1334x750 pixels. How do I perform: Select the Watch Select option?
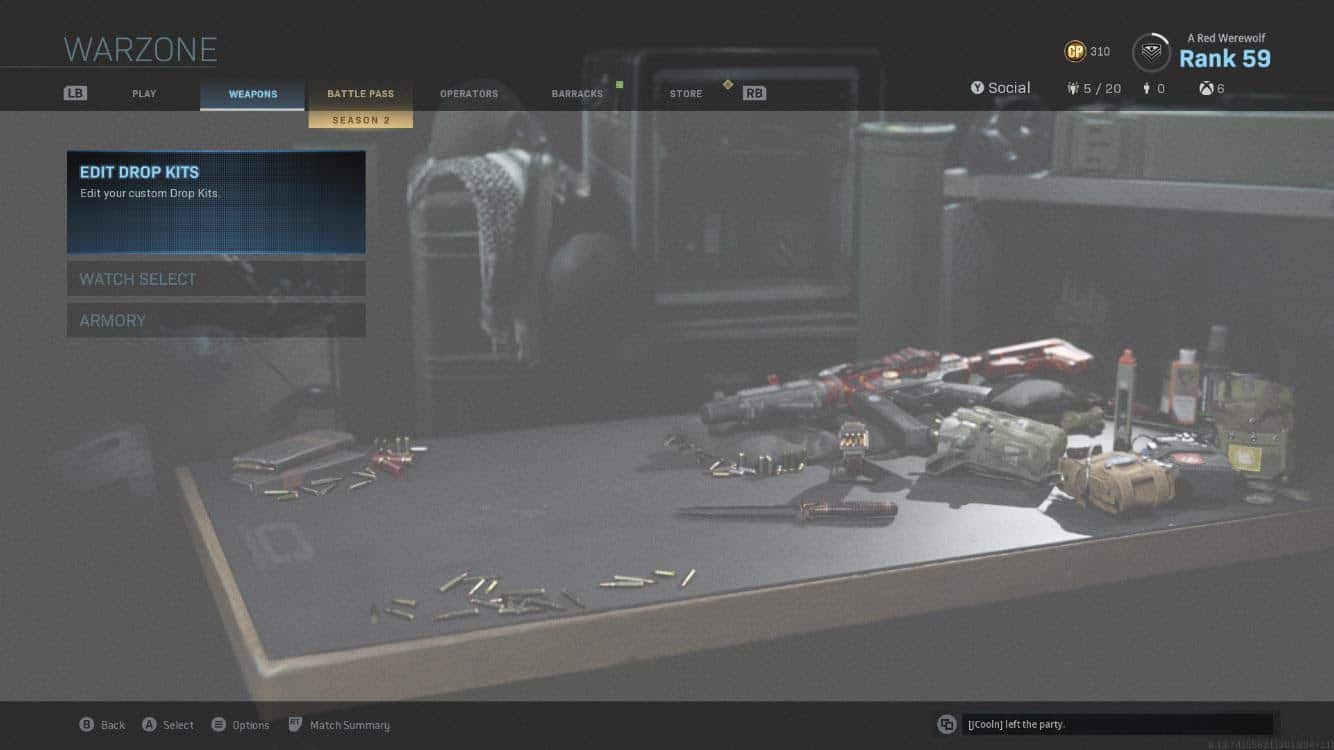point(216,278)
